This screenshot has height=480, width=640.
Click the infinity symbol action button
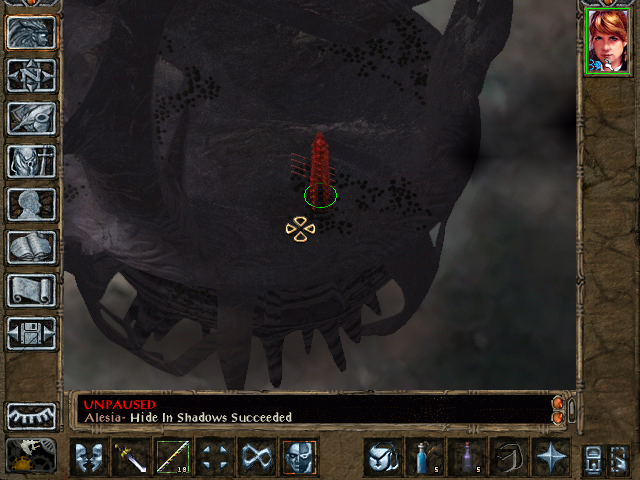pyautogui.click(x=257, y=457)
